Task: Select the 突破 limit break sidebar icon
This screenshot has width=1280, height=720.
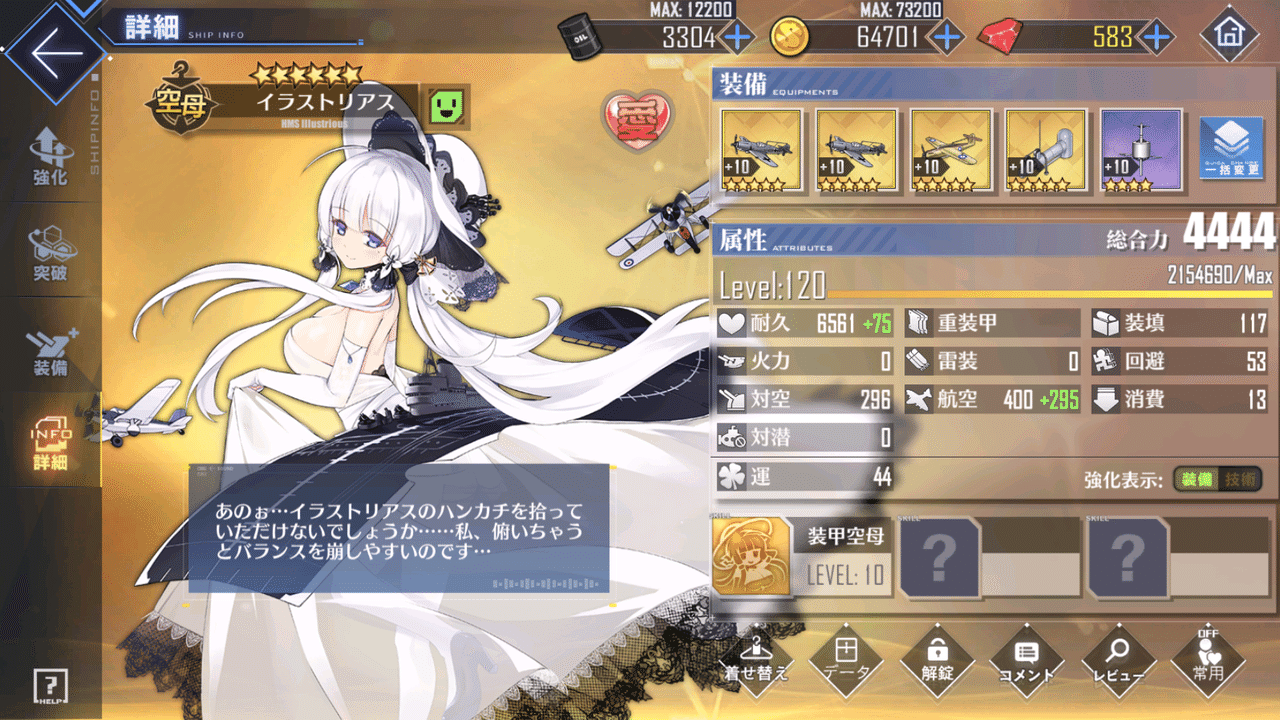Action: tap(48, 250)
